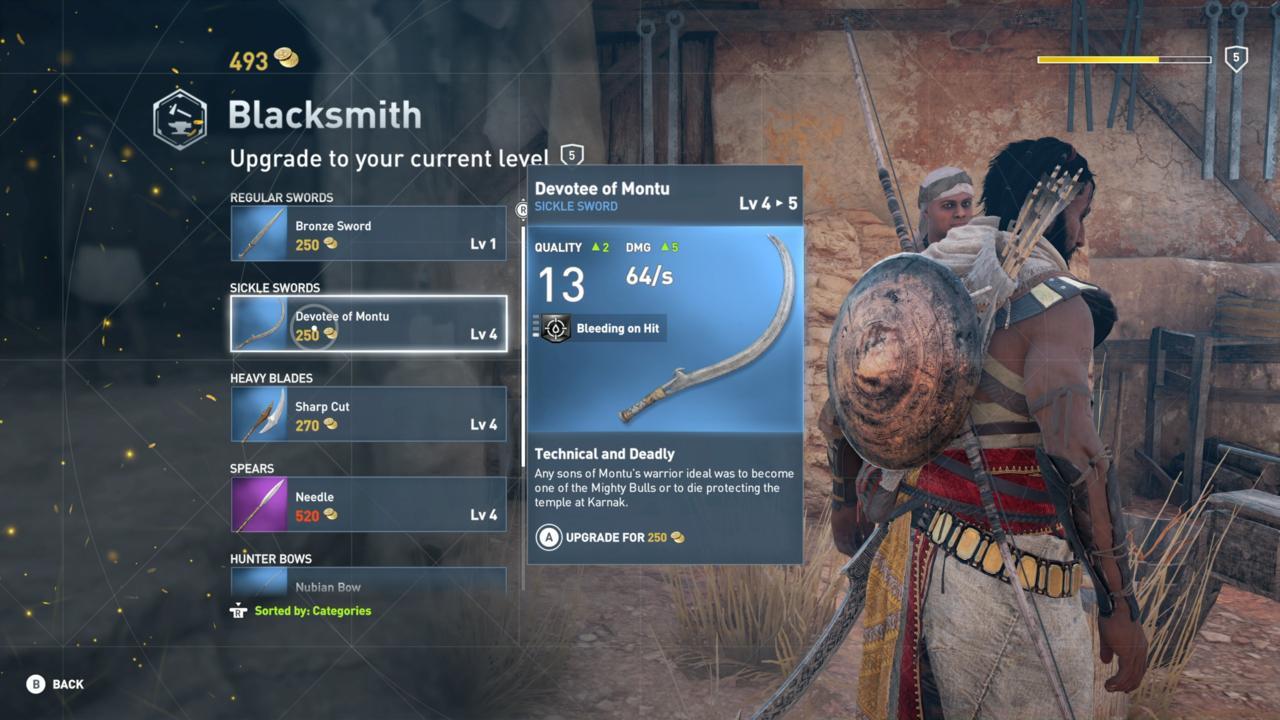Click the purple Needle spear icon
Viewport: 1280px width, 720px height.
coord(258,504)
